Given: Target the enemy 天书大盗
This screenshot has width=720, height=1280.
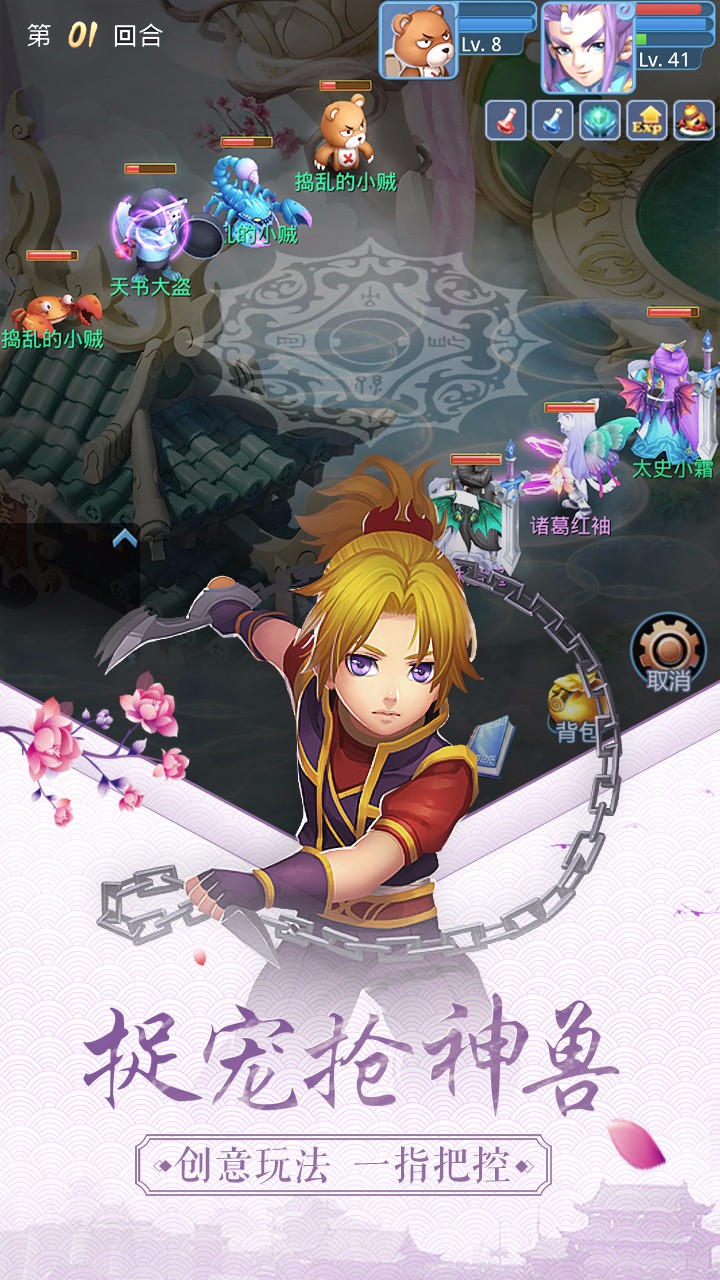Looking at the screenshot, I should (150, 235).
